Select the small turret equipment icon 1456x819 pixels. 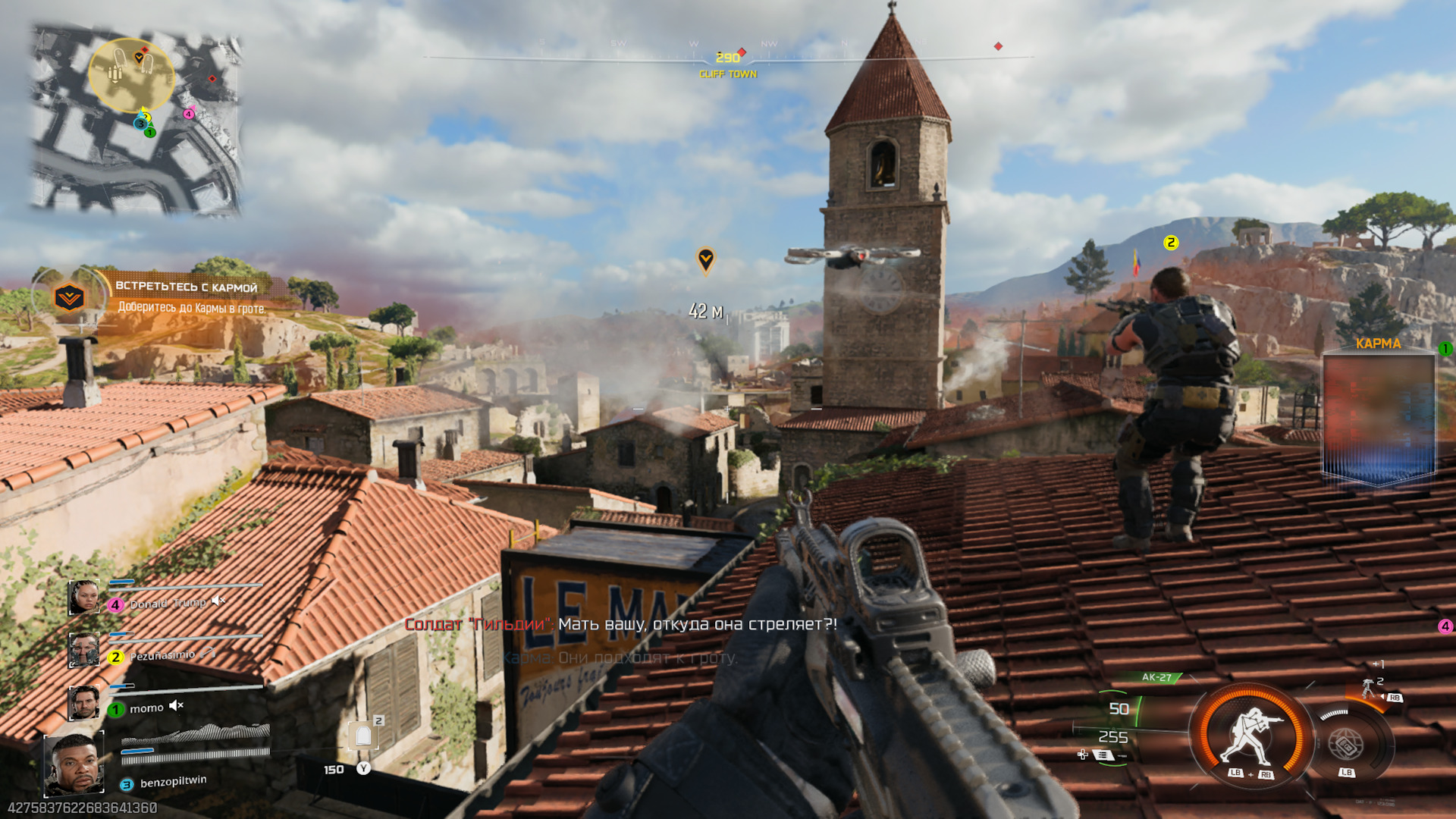tap(1369, 688)
